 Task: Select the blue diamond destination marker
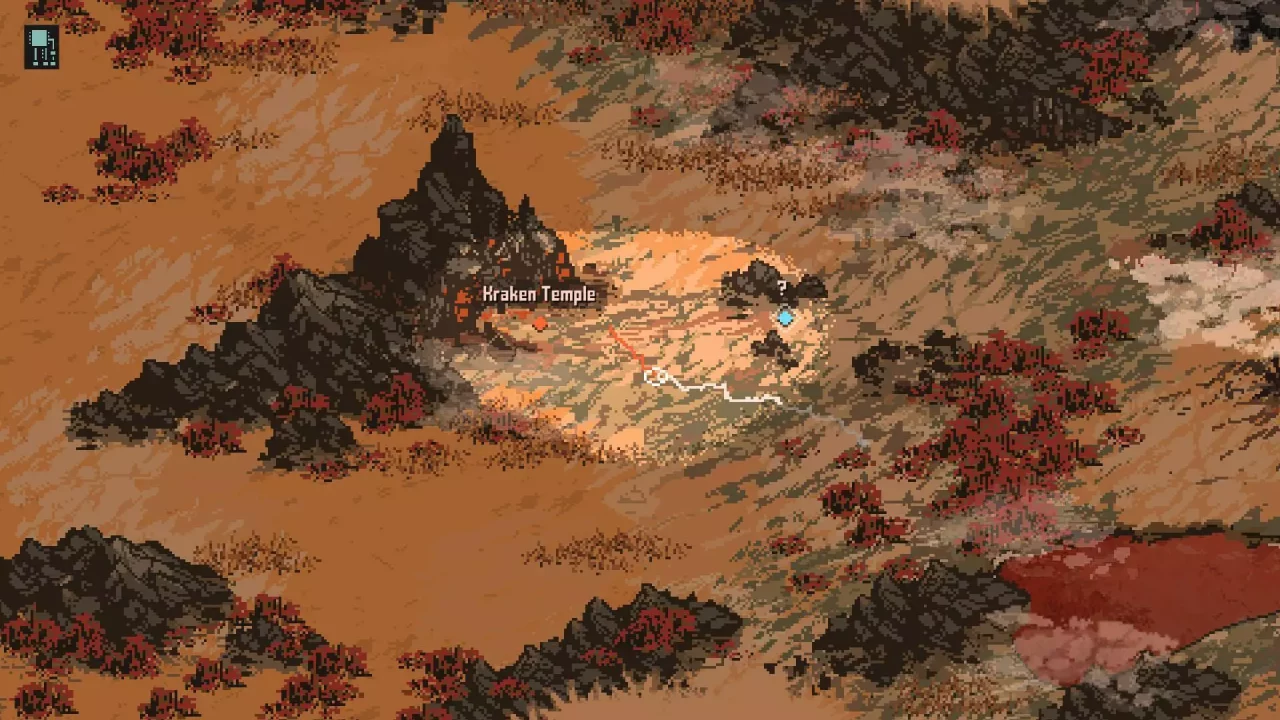(786, 317)
